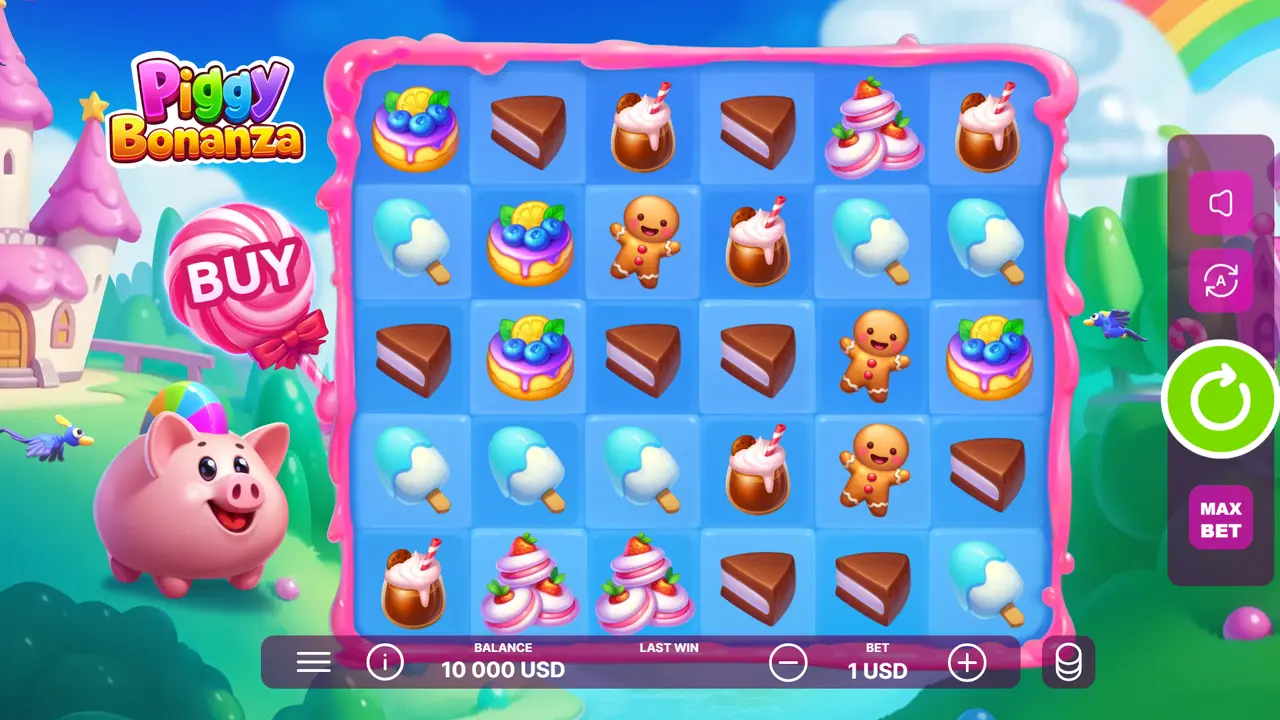The image size is (1280, 720).
Task: Open the hamburger menu
Action: pyautogui.click(x=313, y=662)
